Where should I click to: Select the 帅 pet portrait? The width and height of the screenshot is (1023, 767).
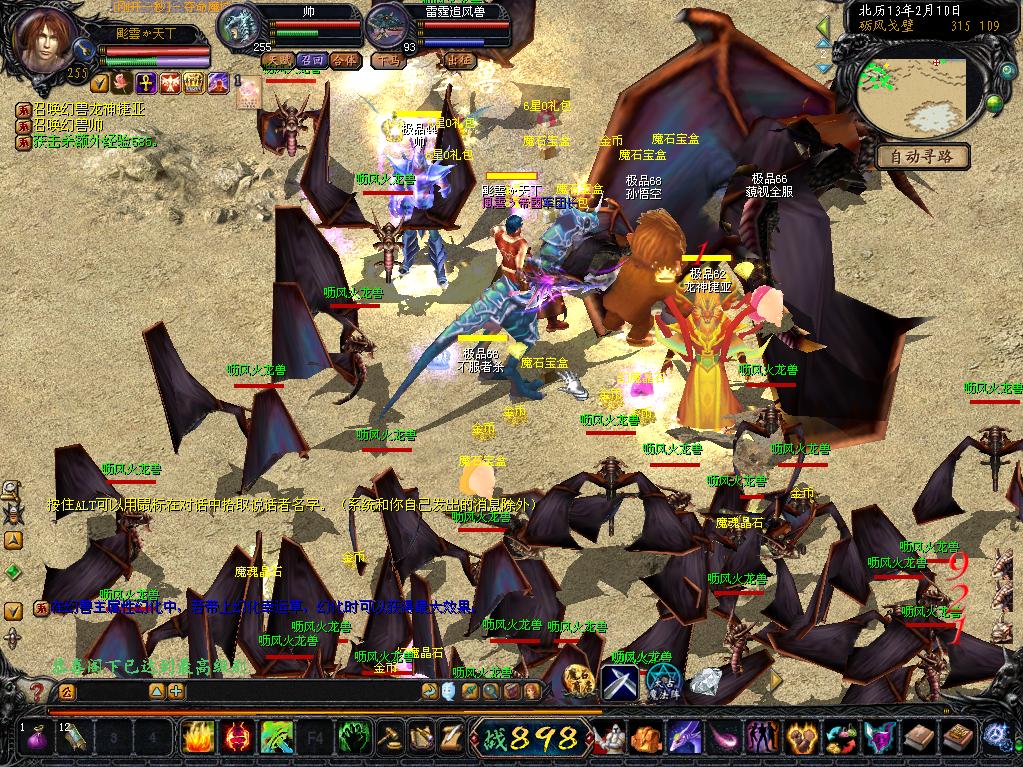238,26
